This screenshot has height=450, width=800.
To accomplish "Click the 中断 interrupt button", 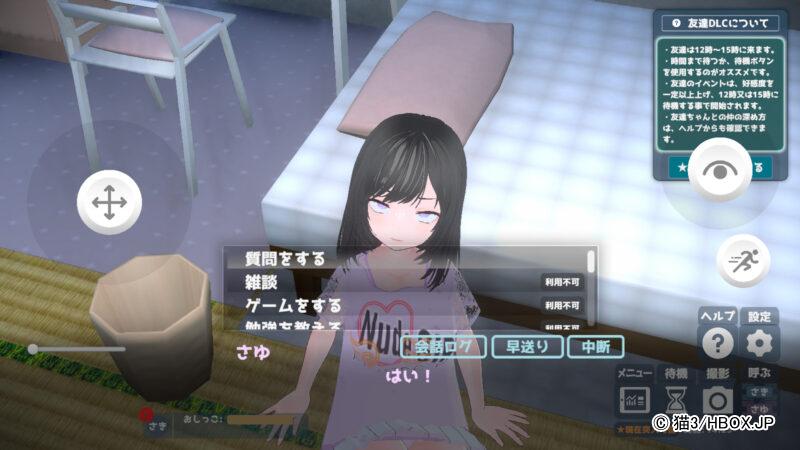I will (x=595, y=347).
